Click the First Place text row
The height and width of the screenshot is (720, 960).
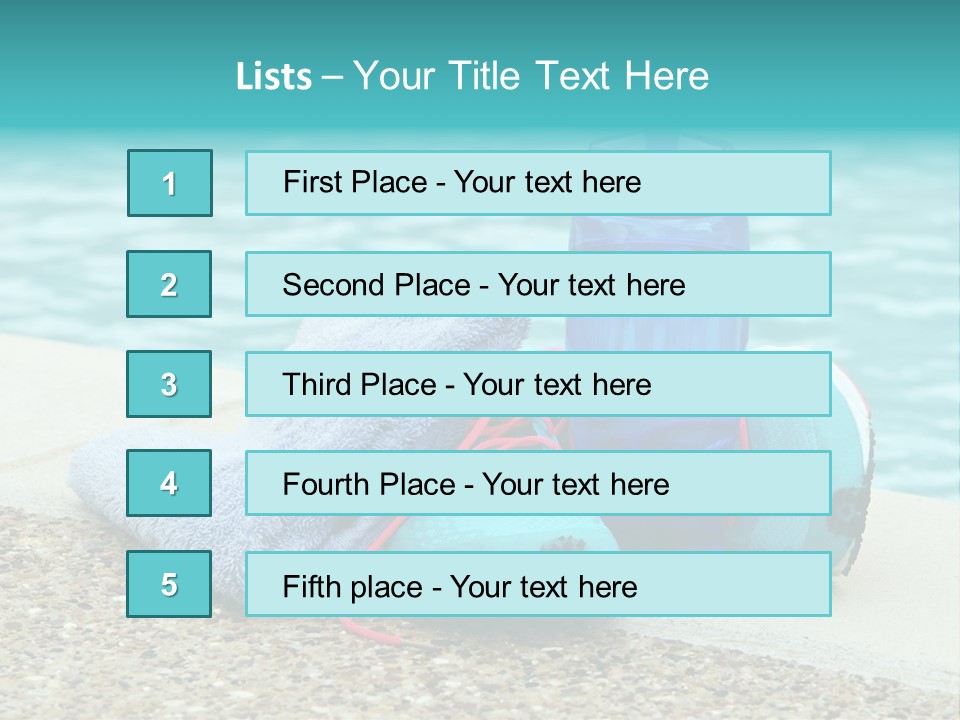pos(538,183)
